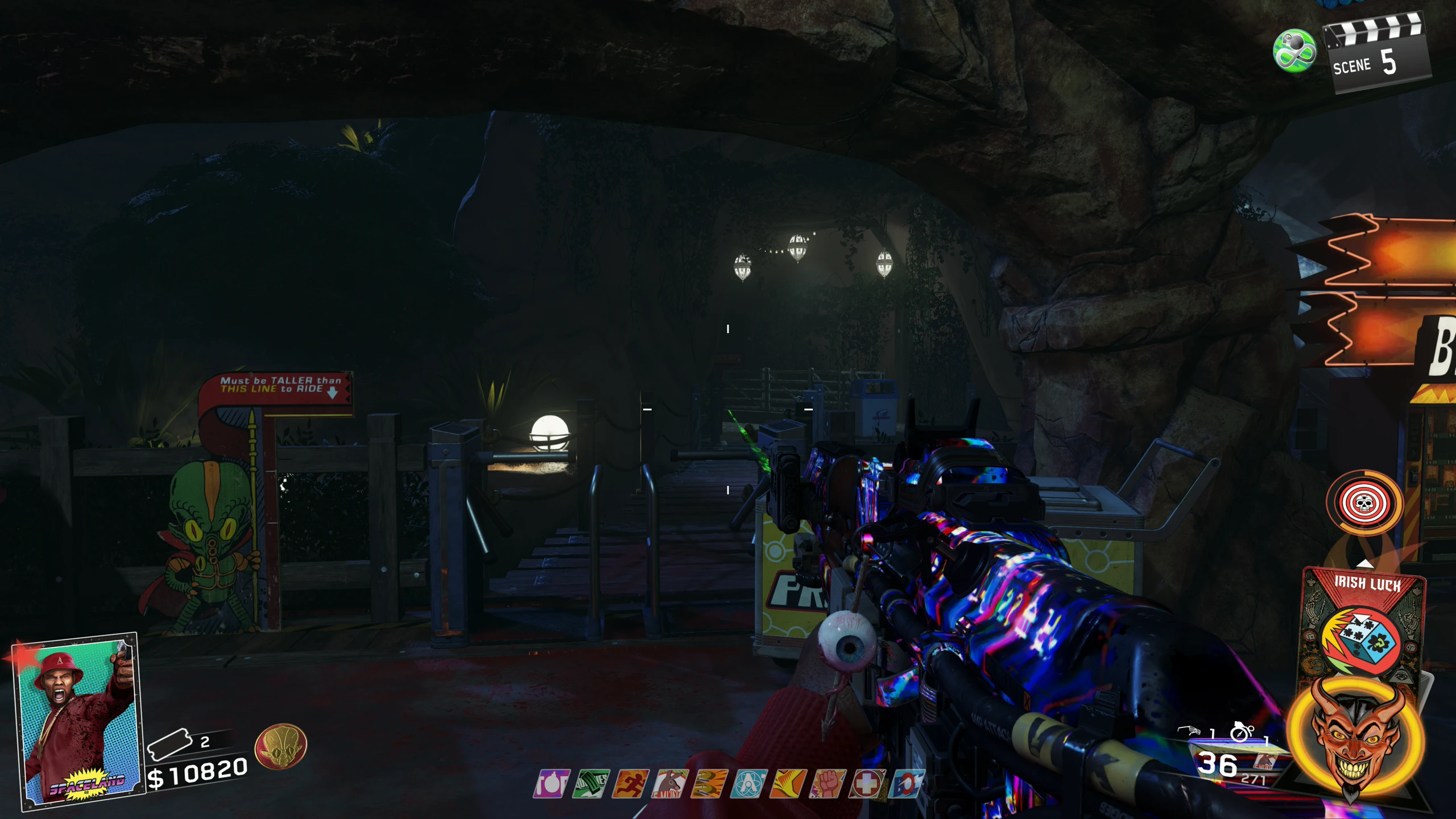Select the gold alien head coin
This screenshot has width=1456, height=819.
[280, 746]
